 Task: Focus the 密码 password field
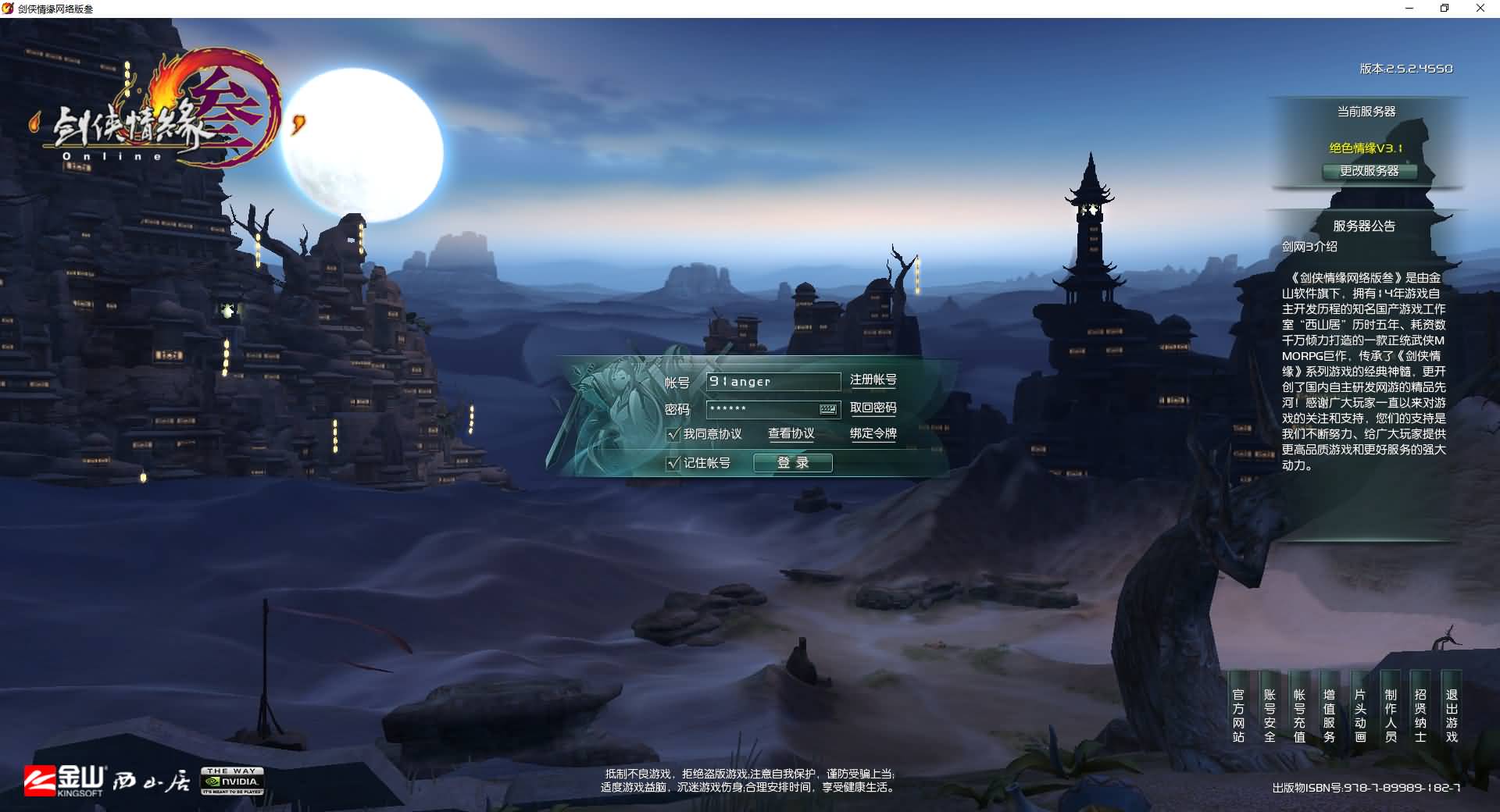(x=762, y=409)
